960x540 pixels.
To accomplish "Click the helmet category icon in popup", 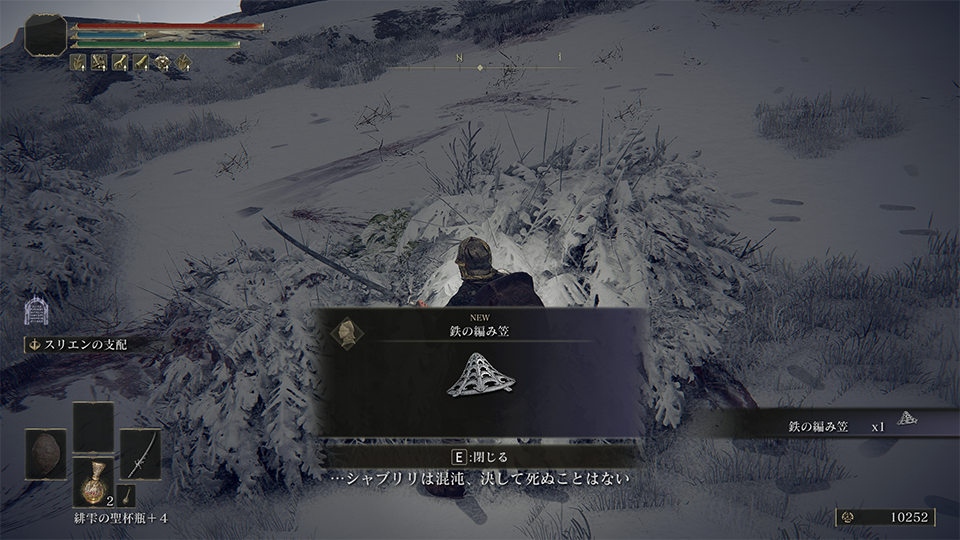I will (x=346, y=332).
